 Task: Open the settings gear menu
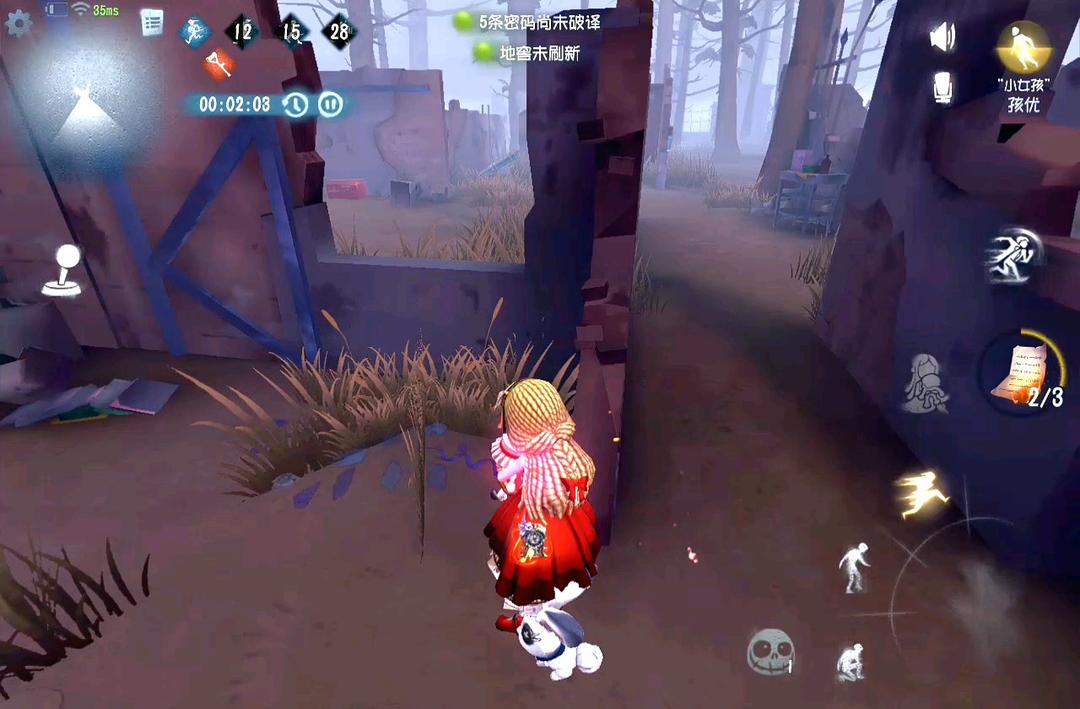point(19,23)
